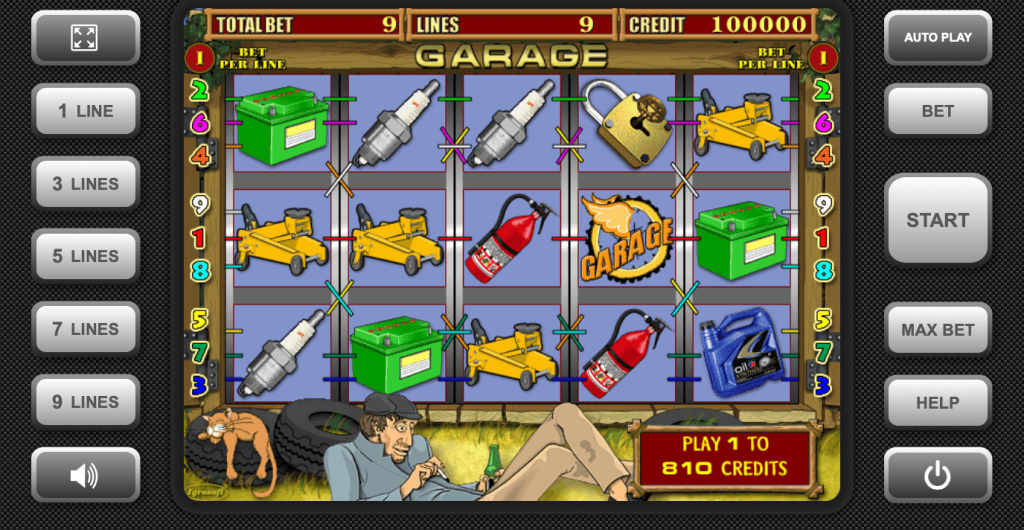Open the HELP screen
The width and height of the screenshot is (1024, 530).
pyautogui.click(x=937, y=402)
